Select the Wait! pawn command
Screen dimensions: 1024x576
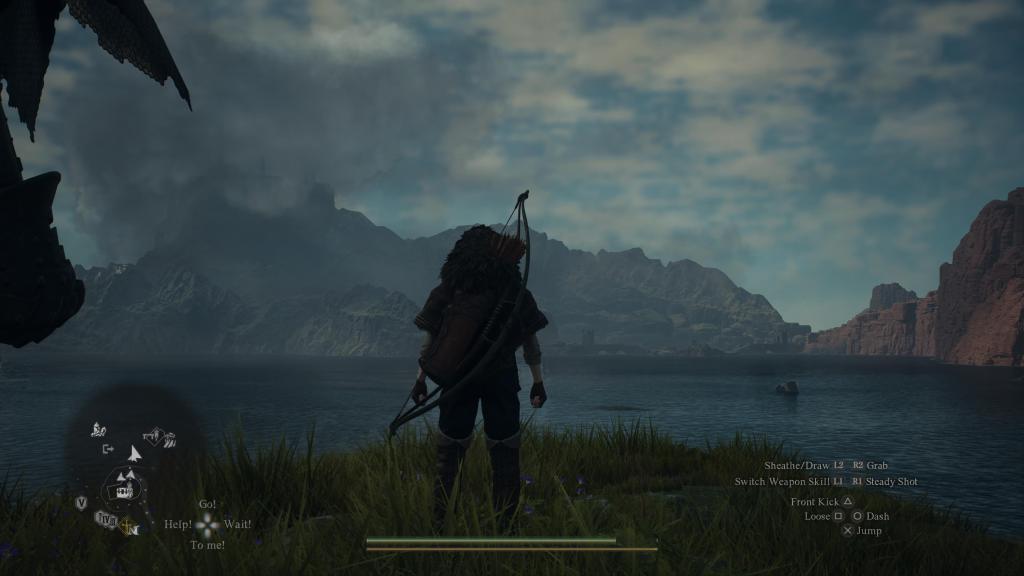coord(237,524)
